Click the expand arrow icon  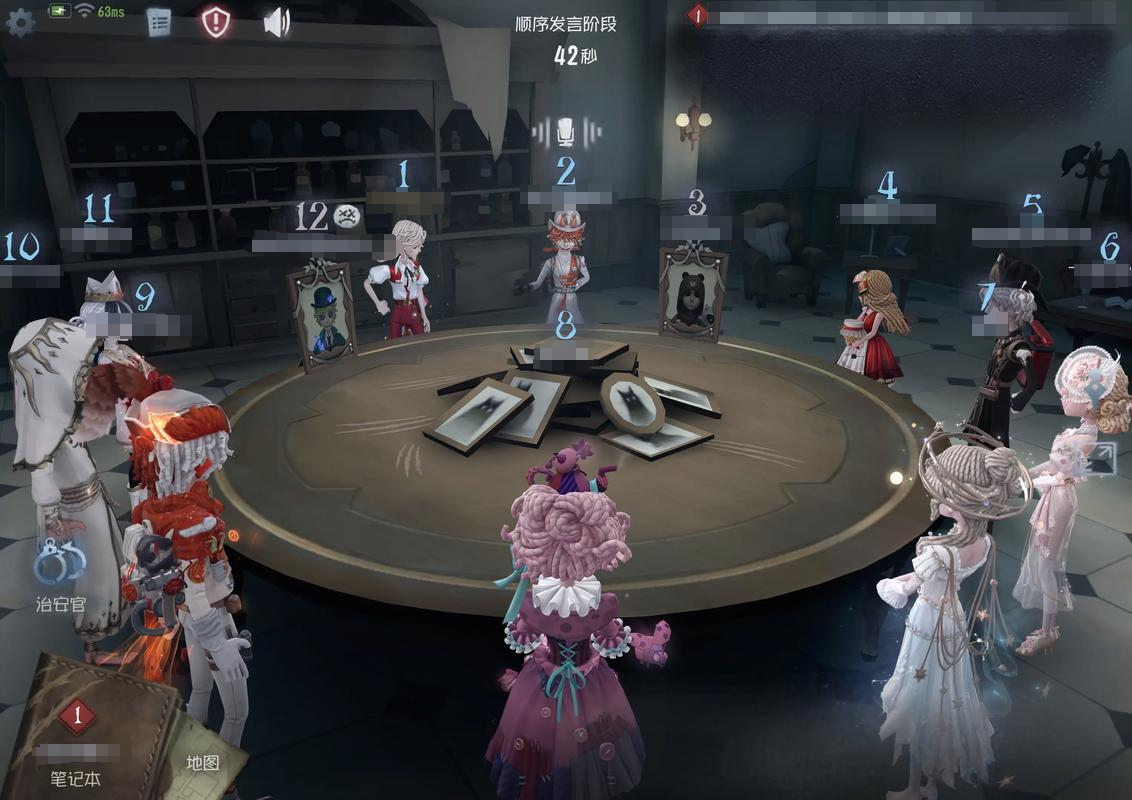[1102, 459]
